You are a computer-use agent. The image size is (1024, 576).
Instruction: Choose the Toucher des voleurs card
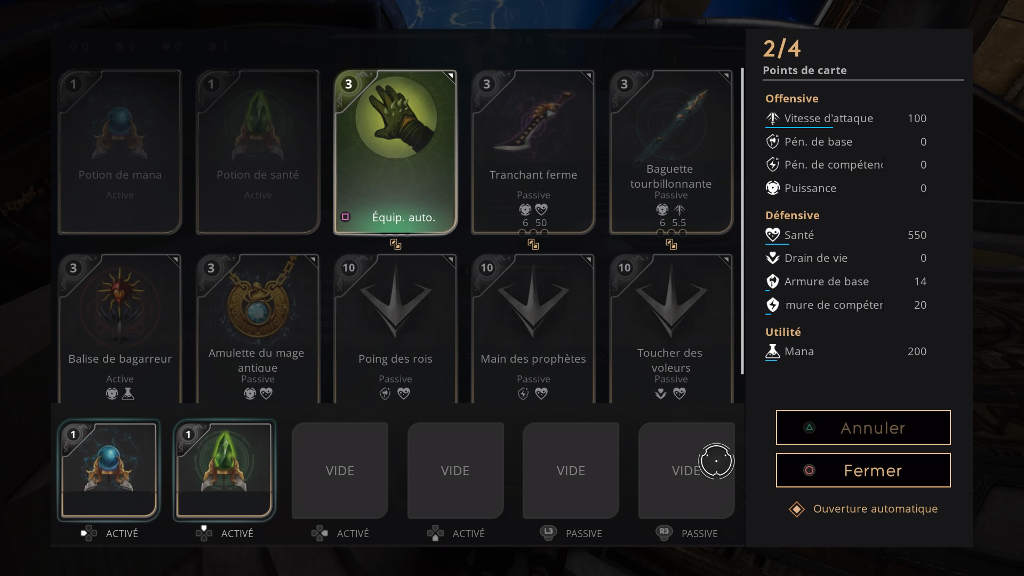(671, 330)
